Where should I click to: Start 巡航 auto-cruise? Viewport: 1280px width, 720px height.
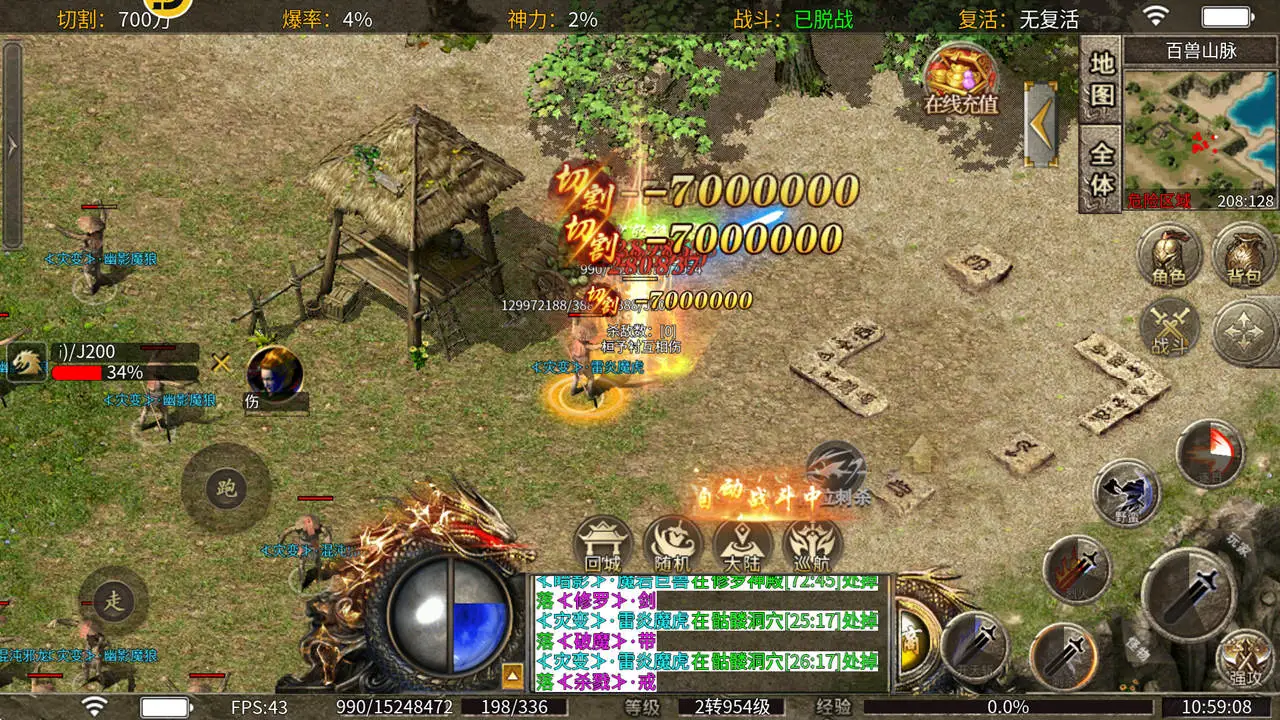[812, 546]
